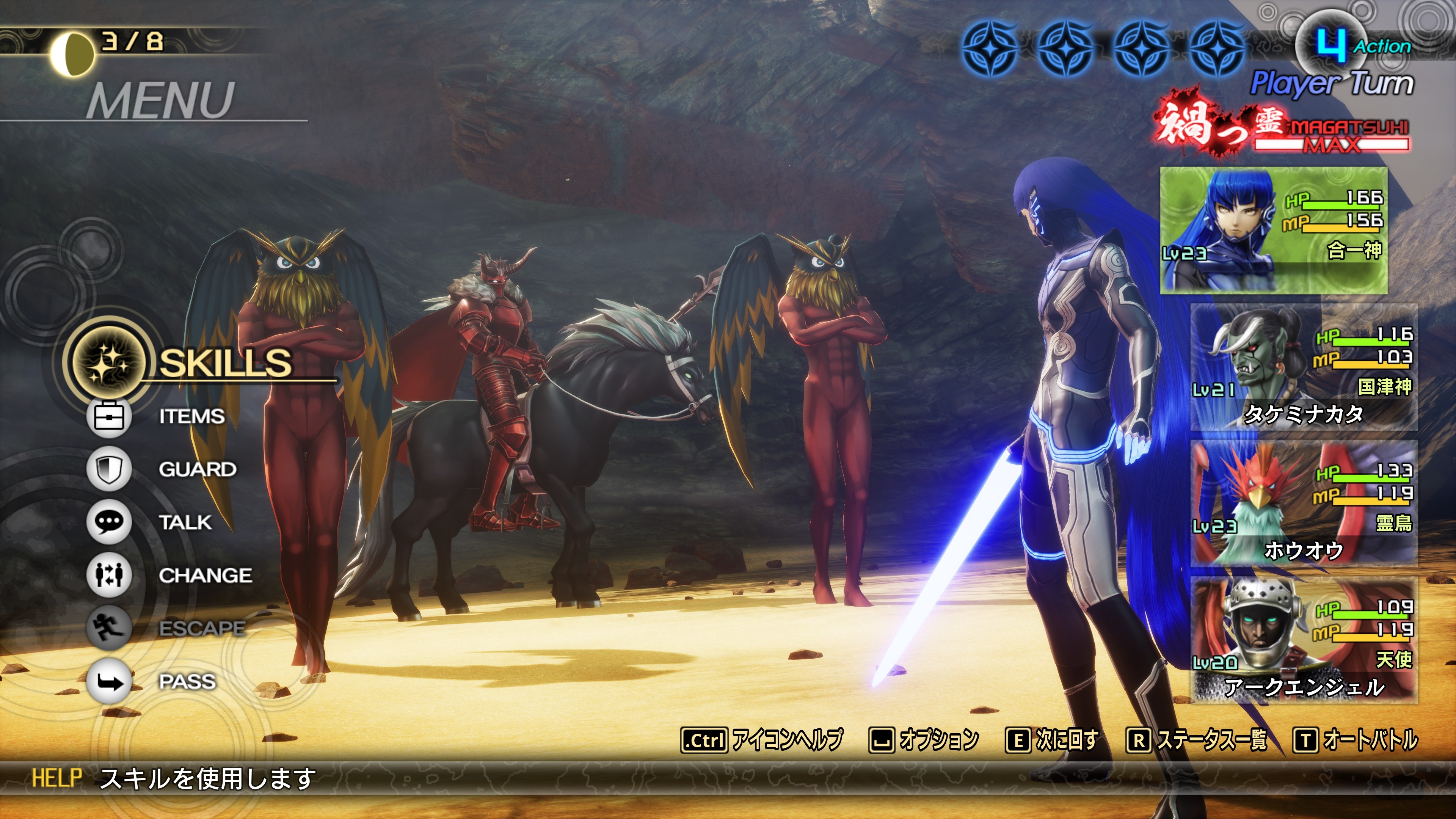The image size is (1456, 819).
Task: Select the protagonist's Lv23 party panel
Action: (x=1273, y=230)
